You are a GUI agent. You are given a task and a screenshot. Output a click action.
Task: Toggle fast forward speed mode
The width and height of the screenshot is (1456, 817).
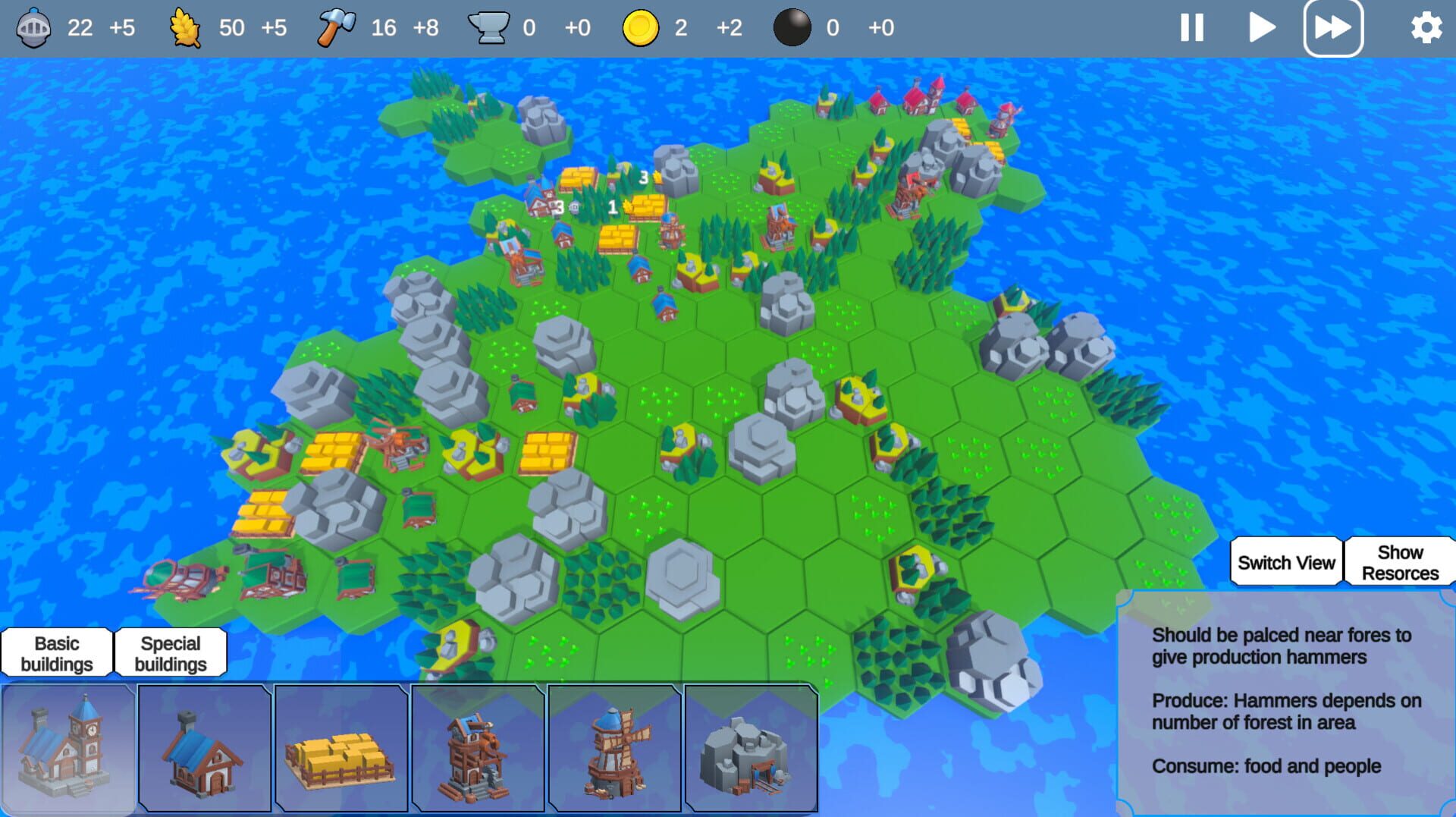coord(1332,28)
